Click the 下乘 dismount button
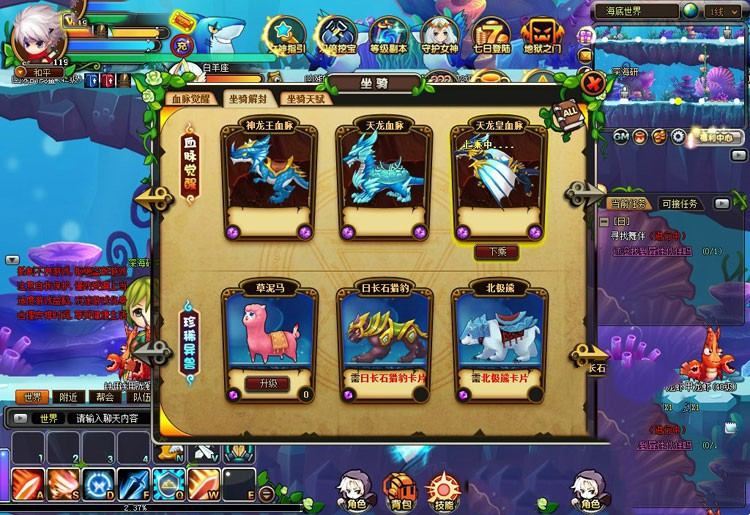Screen dimensions: 750x515 point(490,253)
